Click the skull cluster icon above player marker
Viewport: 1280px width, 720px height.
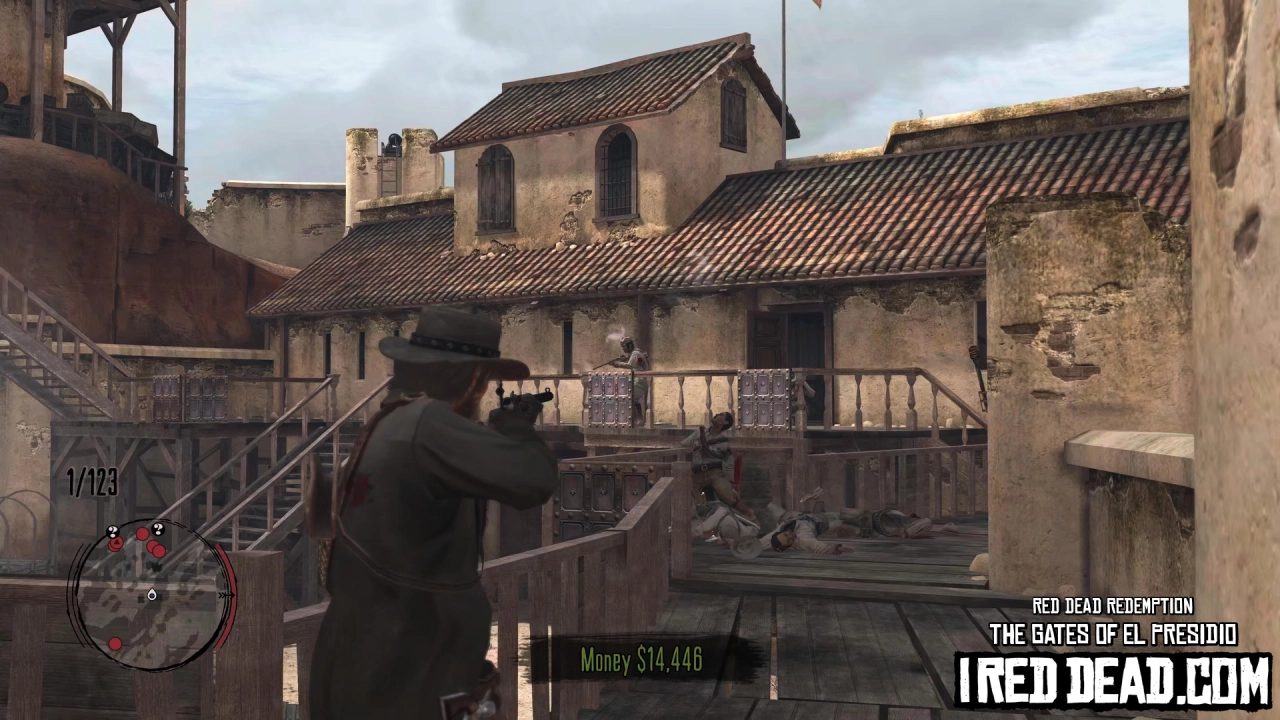click(156, 565)
